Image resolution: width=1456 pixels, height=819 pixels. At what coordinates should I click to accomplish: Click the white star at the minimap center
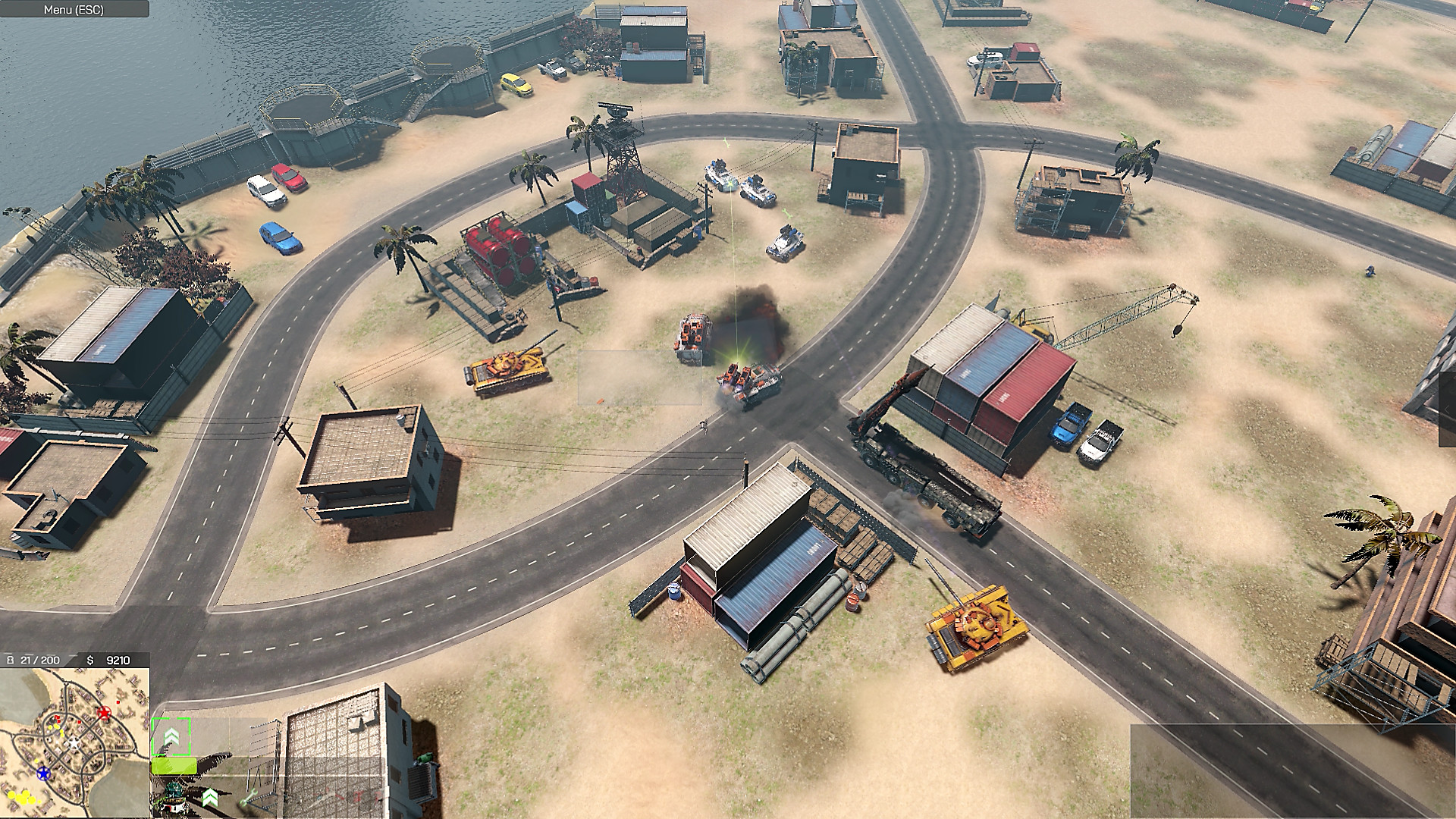coord(74,743)
